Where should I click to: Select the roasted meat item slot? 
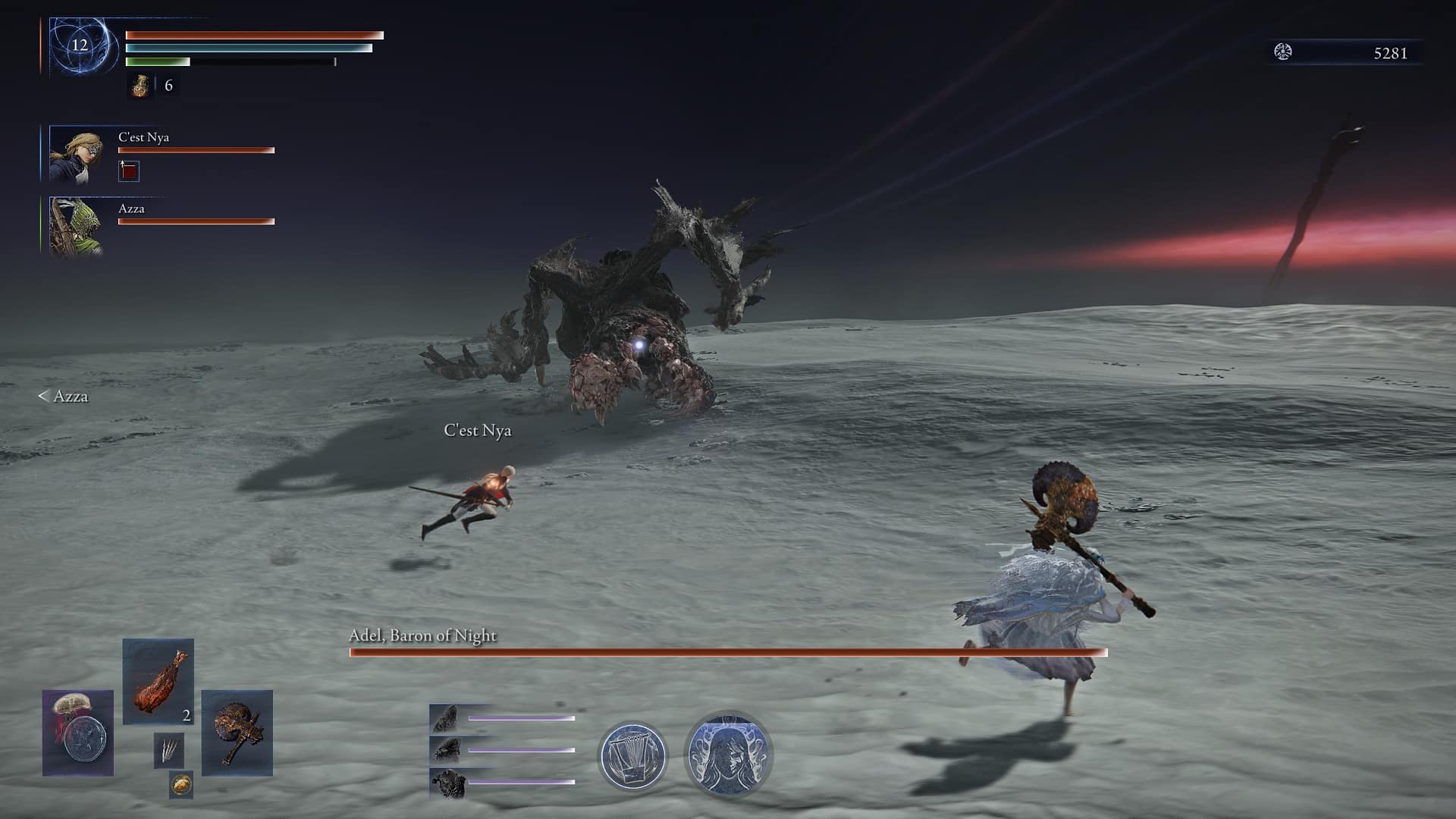[158, 680]
